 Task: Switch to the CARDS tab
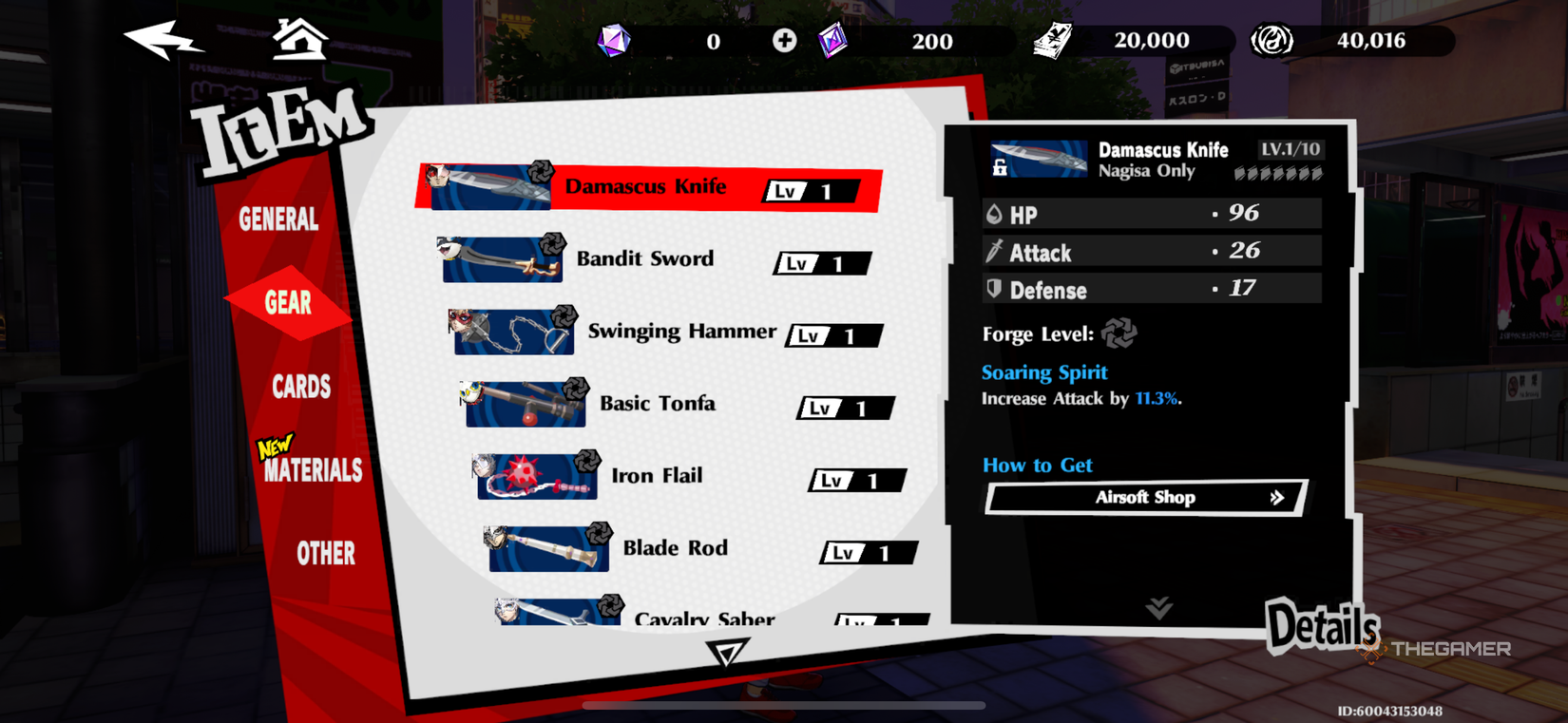click(301, 387)
